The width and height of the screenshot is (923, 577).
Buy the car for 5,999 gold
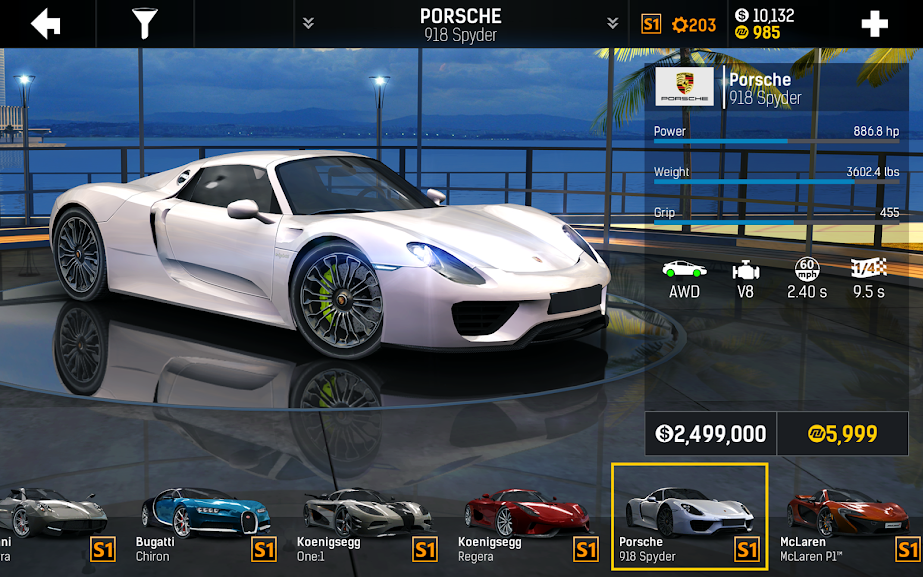point(842,434)
